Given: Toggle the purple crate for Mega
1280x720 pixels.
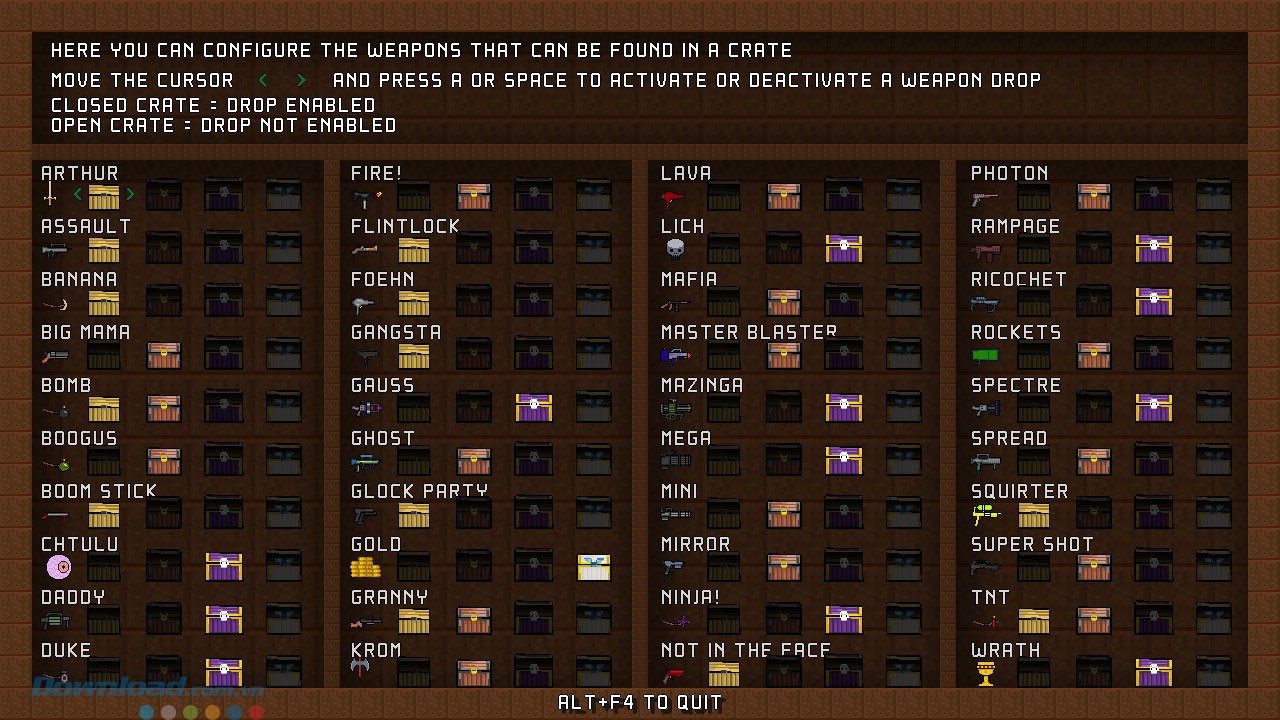Looking at the screenshot, I should [x=844, y=460].
